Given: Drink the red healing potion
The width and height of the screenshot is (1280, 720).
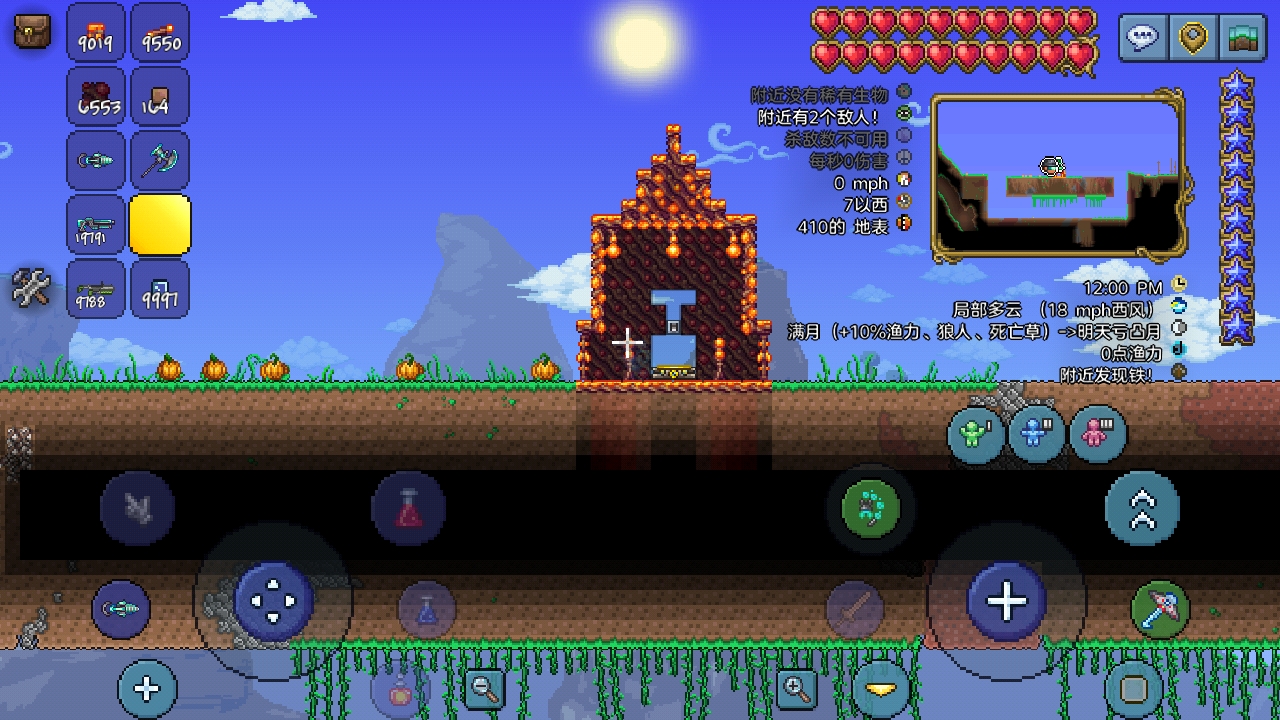Looking at the screenshot, I should (x=408, y=509).
